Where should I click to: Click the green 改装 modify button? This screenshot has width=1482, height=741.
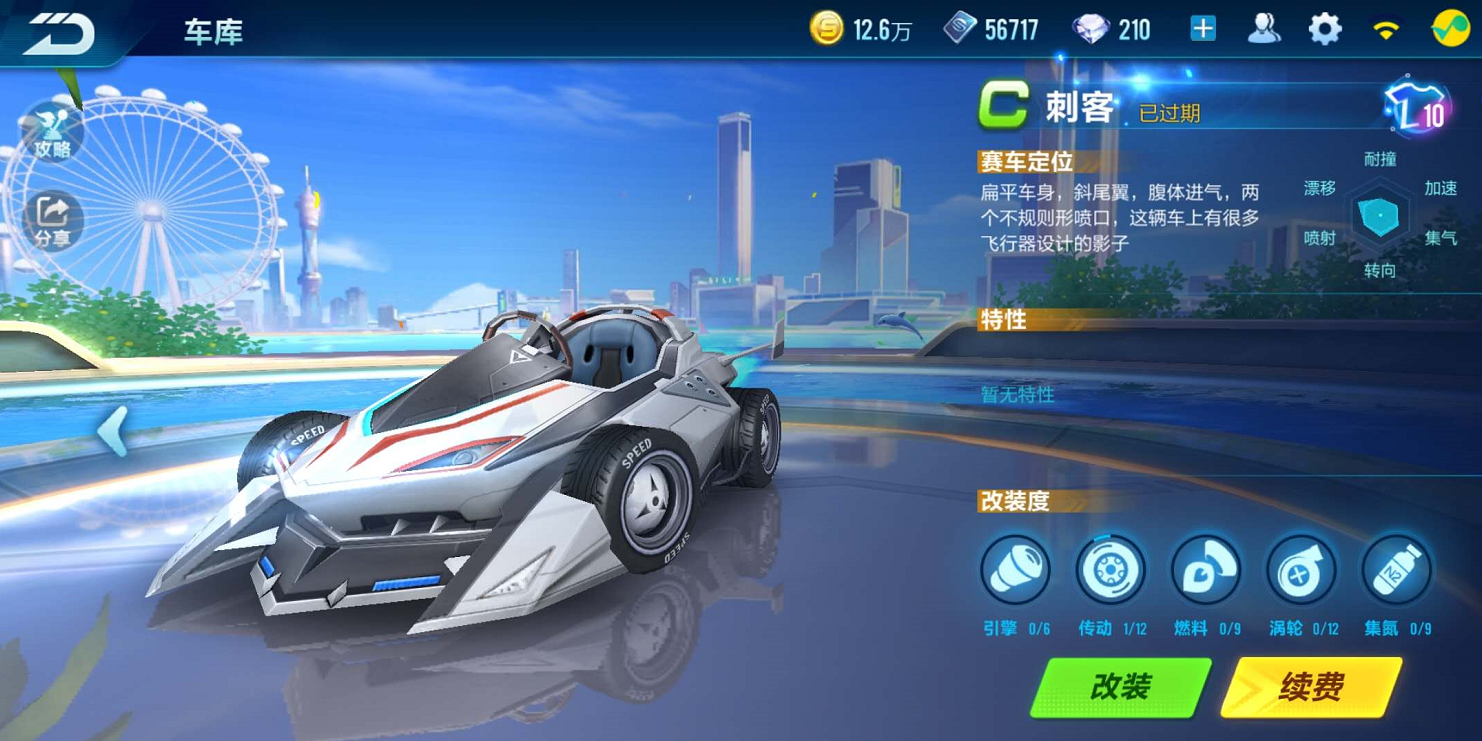(1120, 687)
